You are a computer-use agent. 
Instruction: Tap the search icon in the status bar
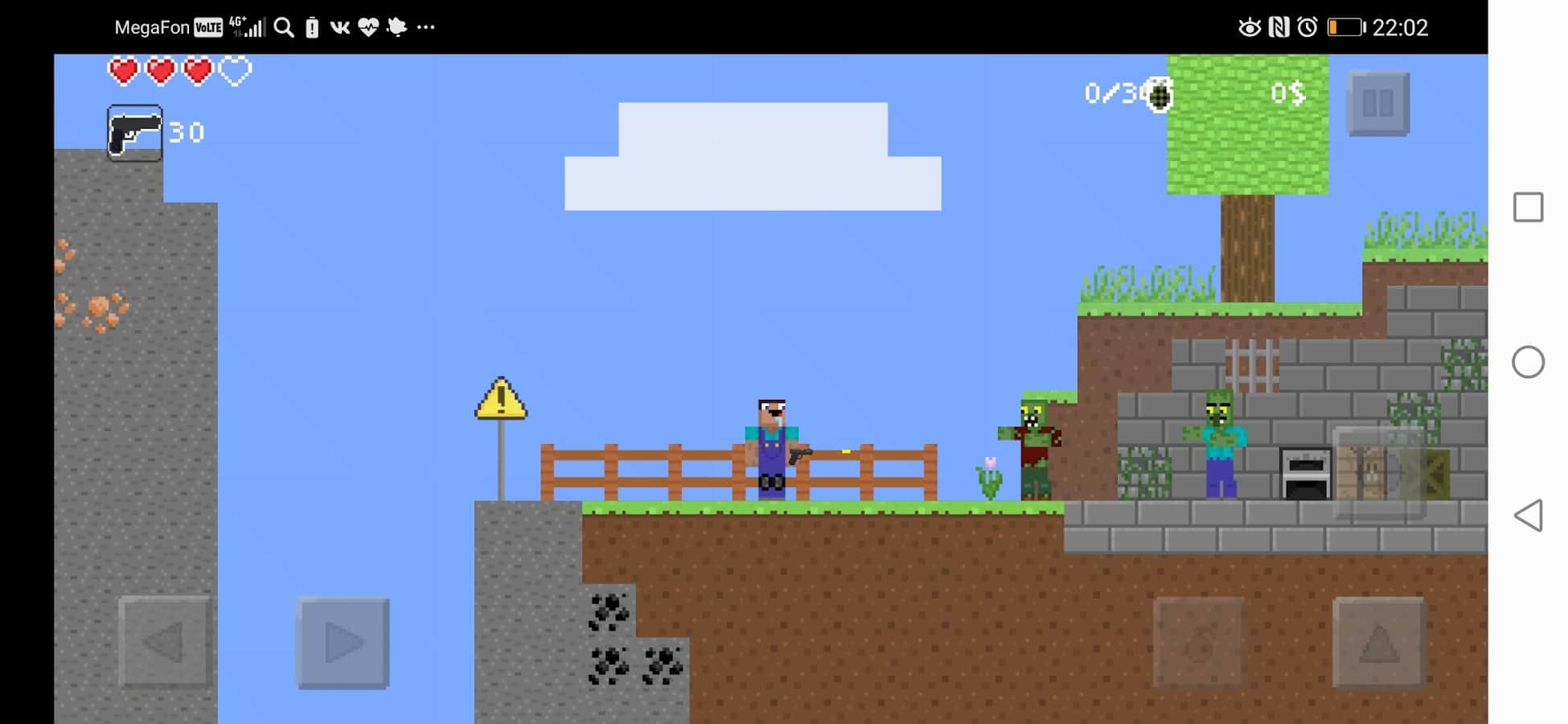pyautogui.click(x=283, y=27)
